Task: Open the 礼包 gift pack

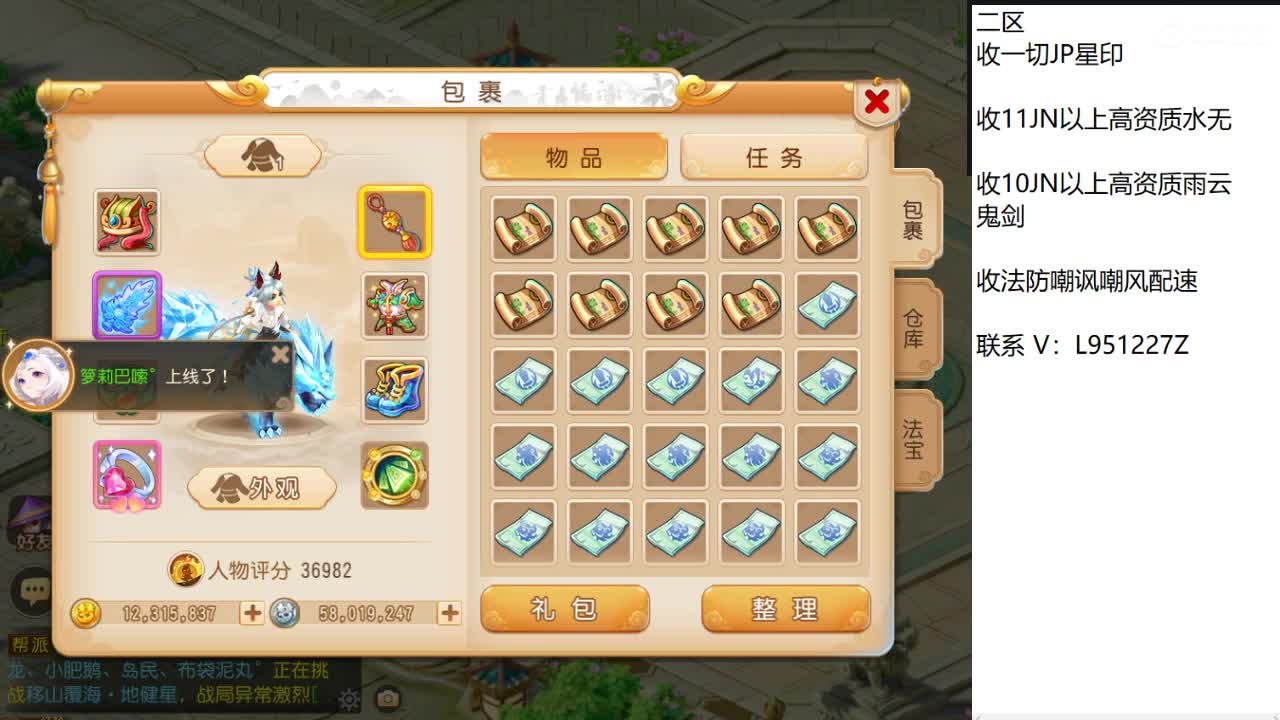Action: [x=565, y=608]
